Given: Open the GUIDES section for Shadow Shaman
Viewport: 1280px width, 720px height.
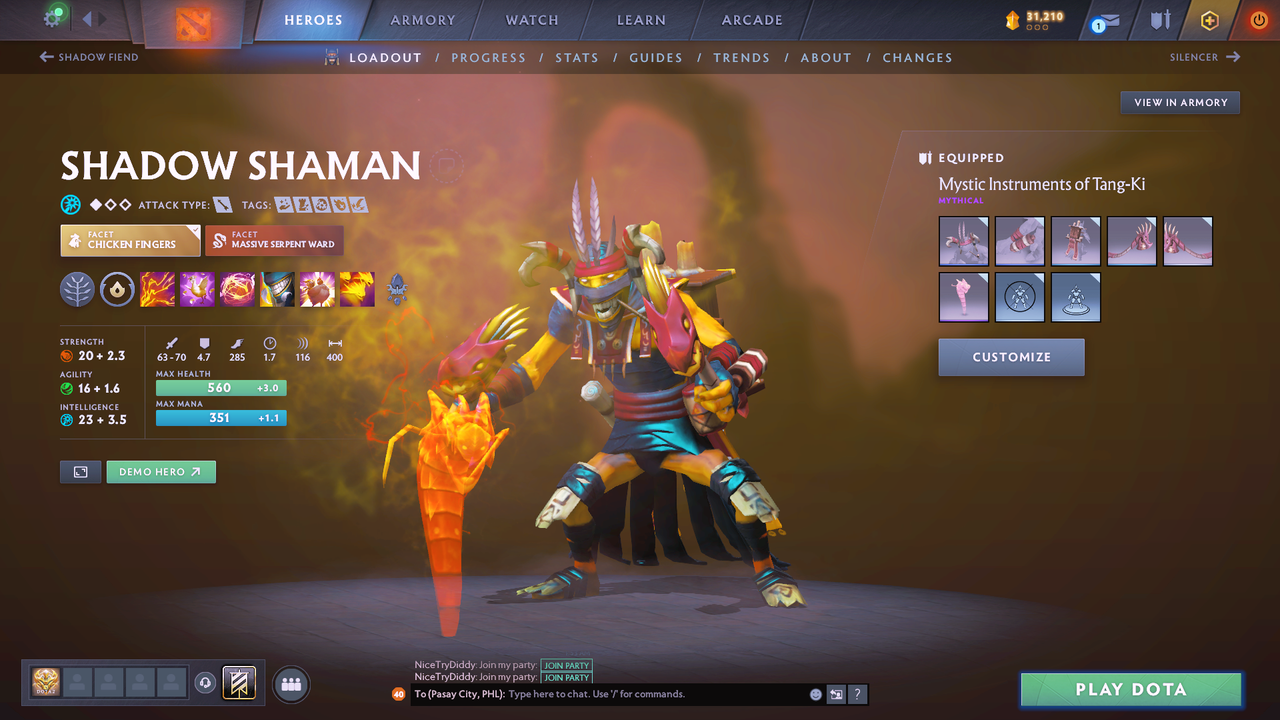Looking at the screenshot, I should [x=656, y=57].
